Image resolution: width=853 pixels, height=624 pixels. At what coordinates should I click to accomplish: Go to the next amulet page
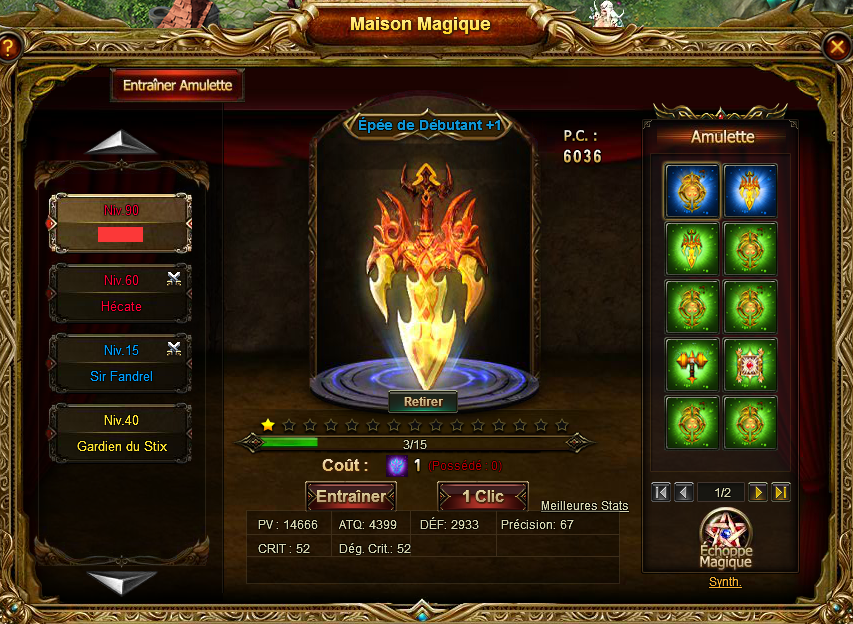pos(759,492)
